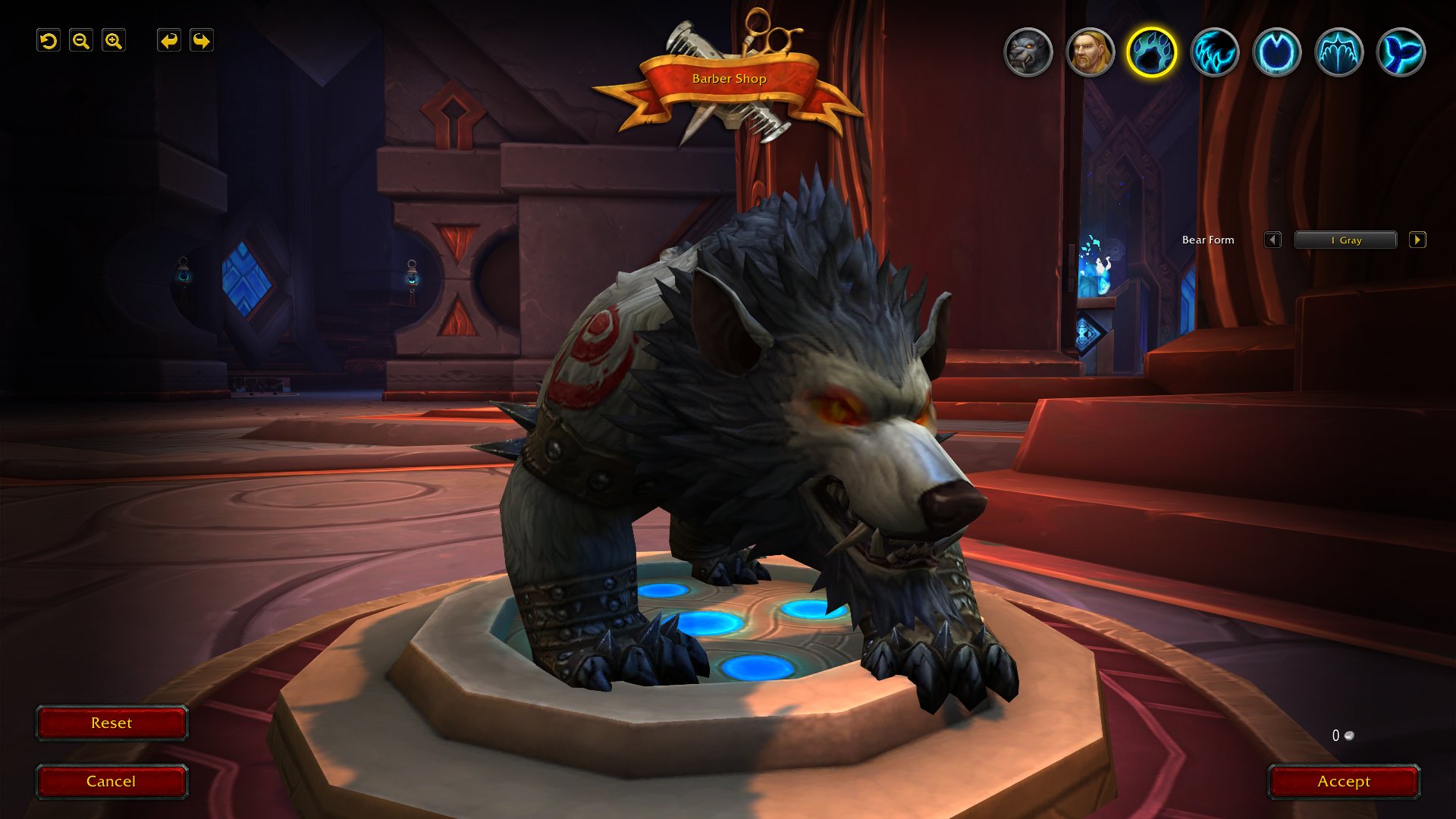
Task: Open the Bear Form Gray dropdown
Action: point(1345,240)
